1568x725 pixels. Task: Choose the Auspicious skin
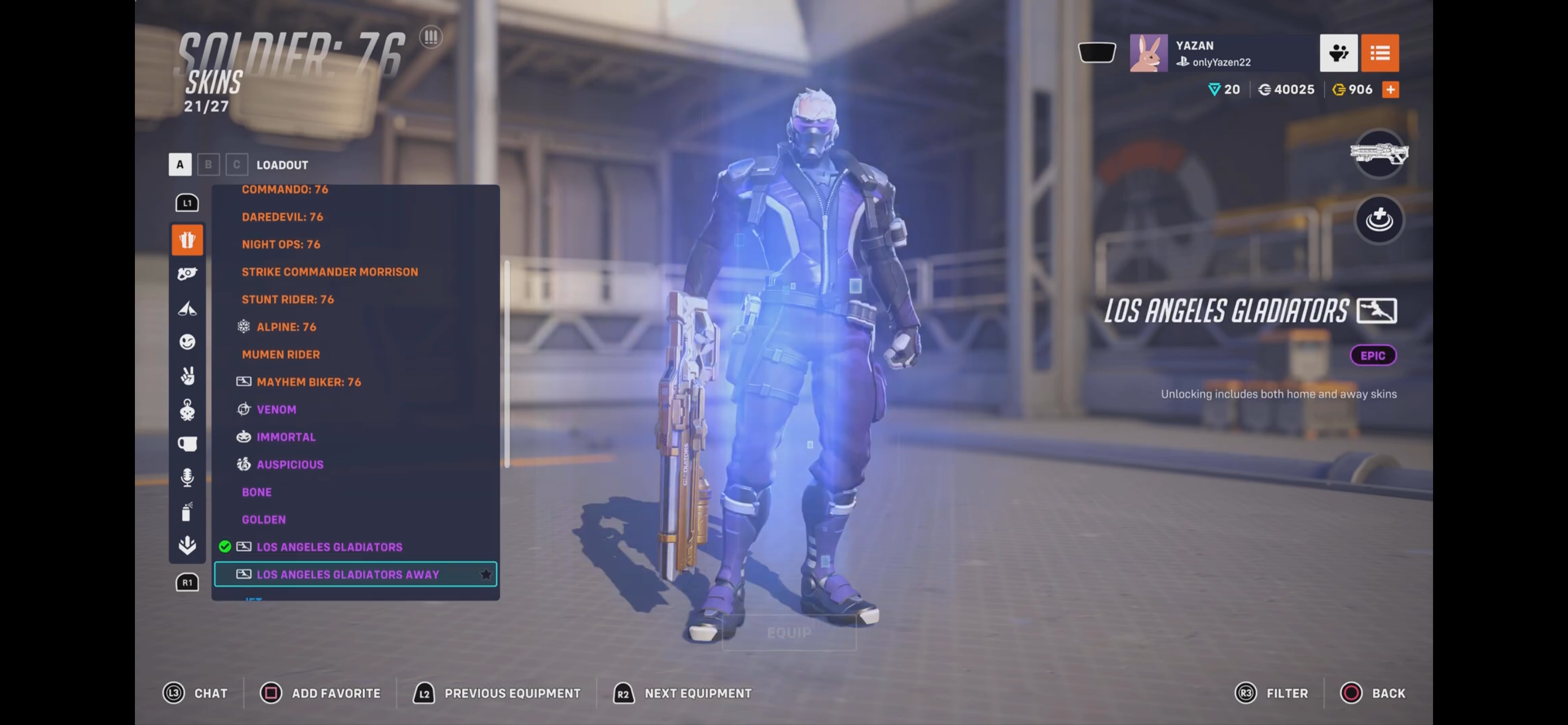290,465
